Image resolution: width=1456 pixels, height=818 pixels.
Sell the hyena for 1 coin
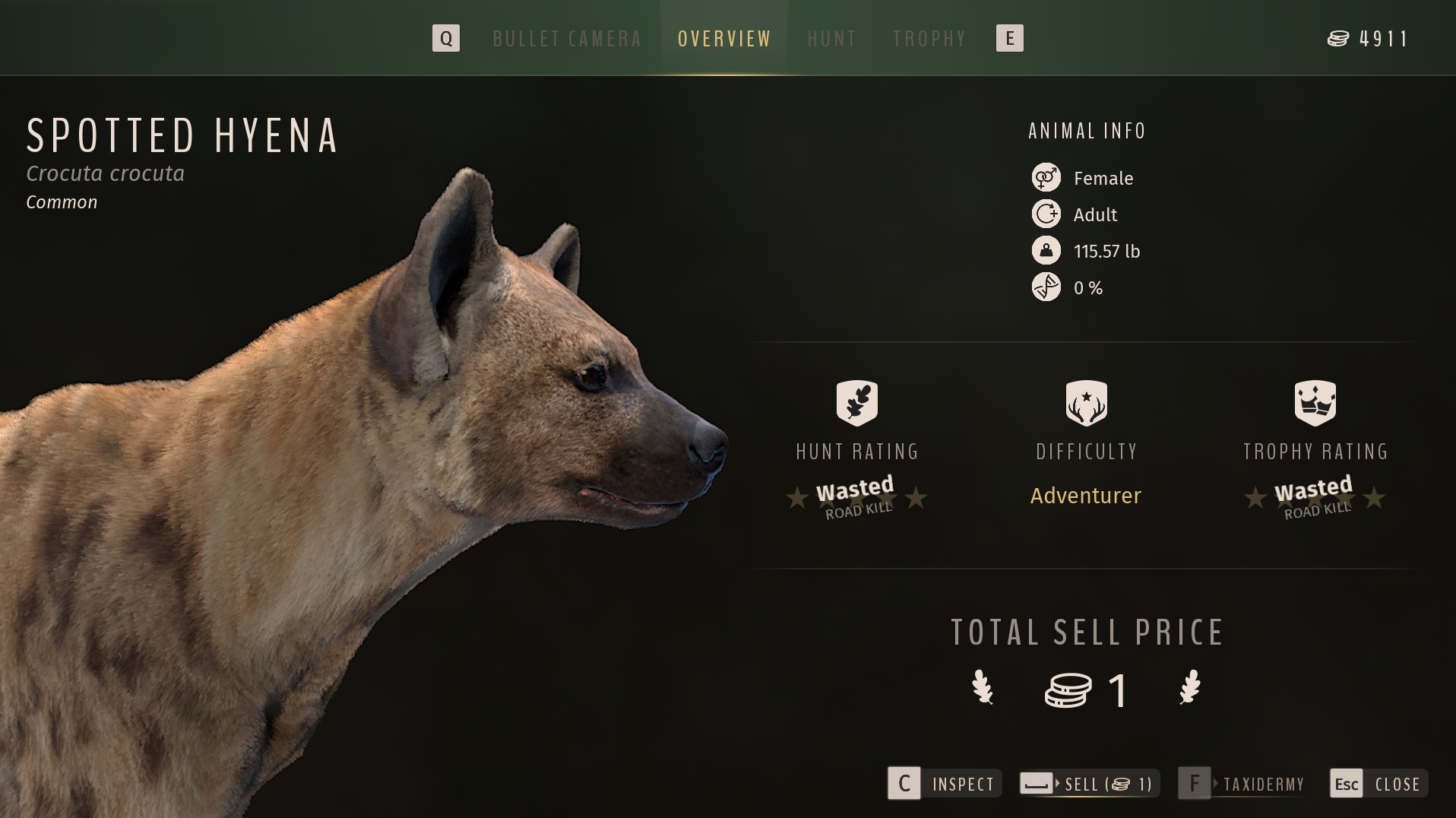coord(1089,784)
